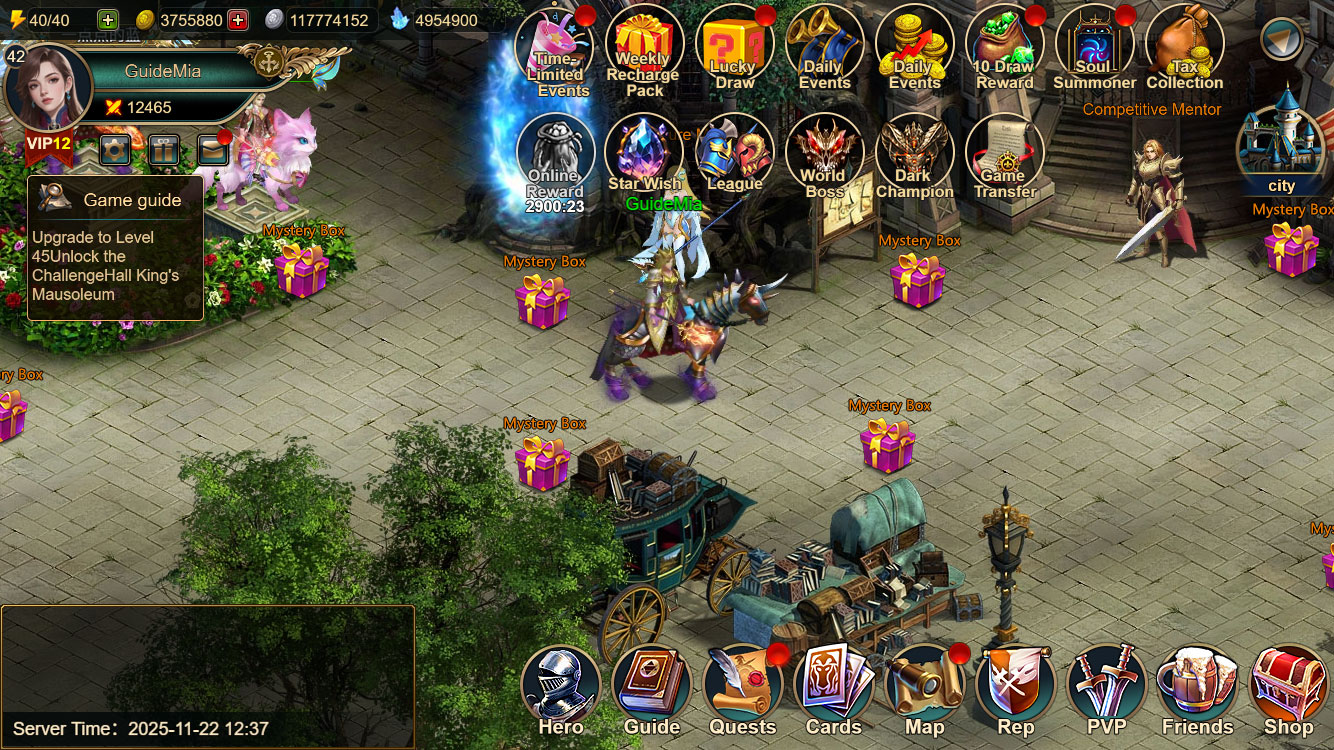Open the Shop treasure chest
Viewport: 1334px width, 750px height.
pyautogui.click(x=1288, y=687)
